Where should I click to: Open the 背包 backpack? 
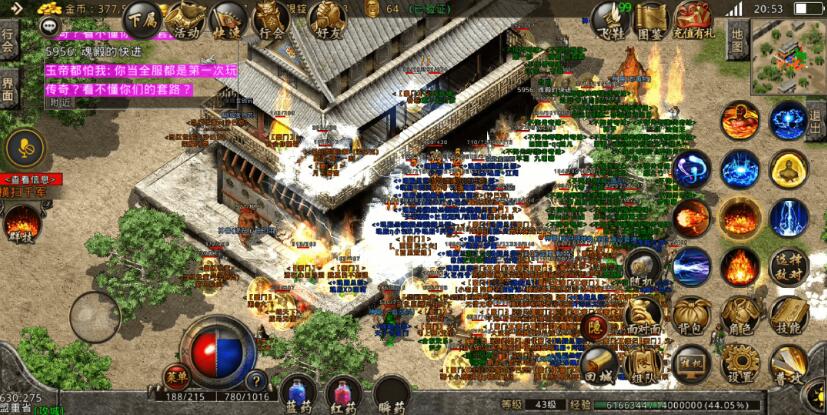[x=692, y=315]
